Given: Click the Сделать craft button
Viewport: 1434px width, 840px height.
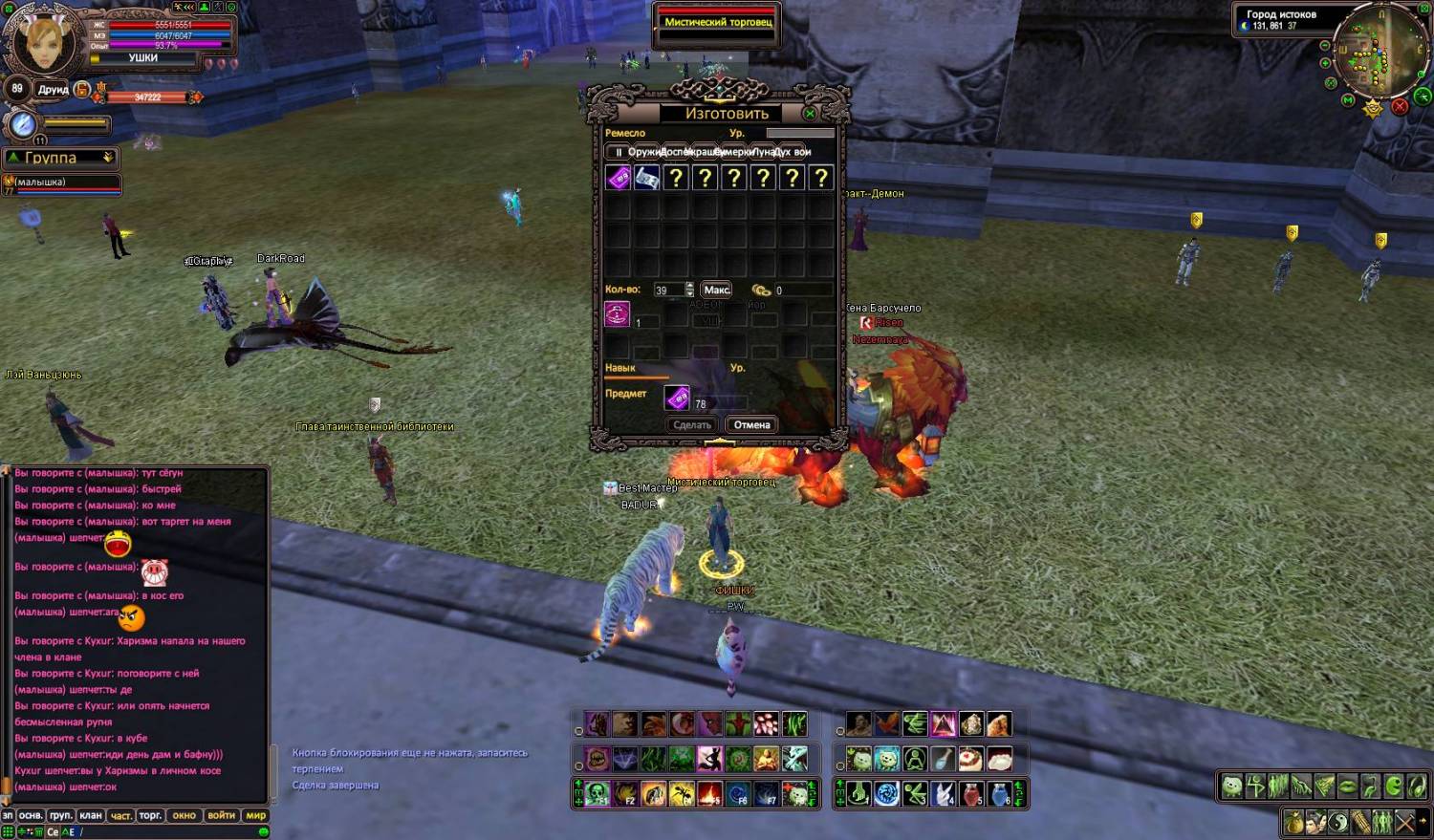Looking at the screenshot, I should pos(691,425).
